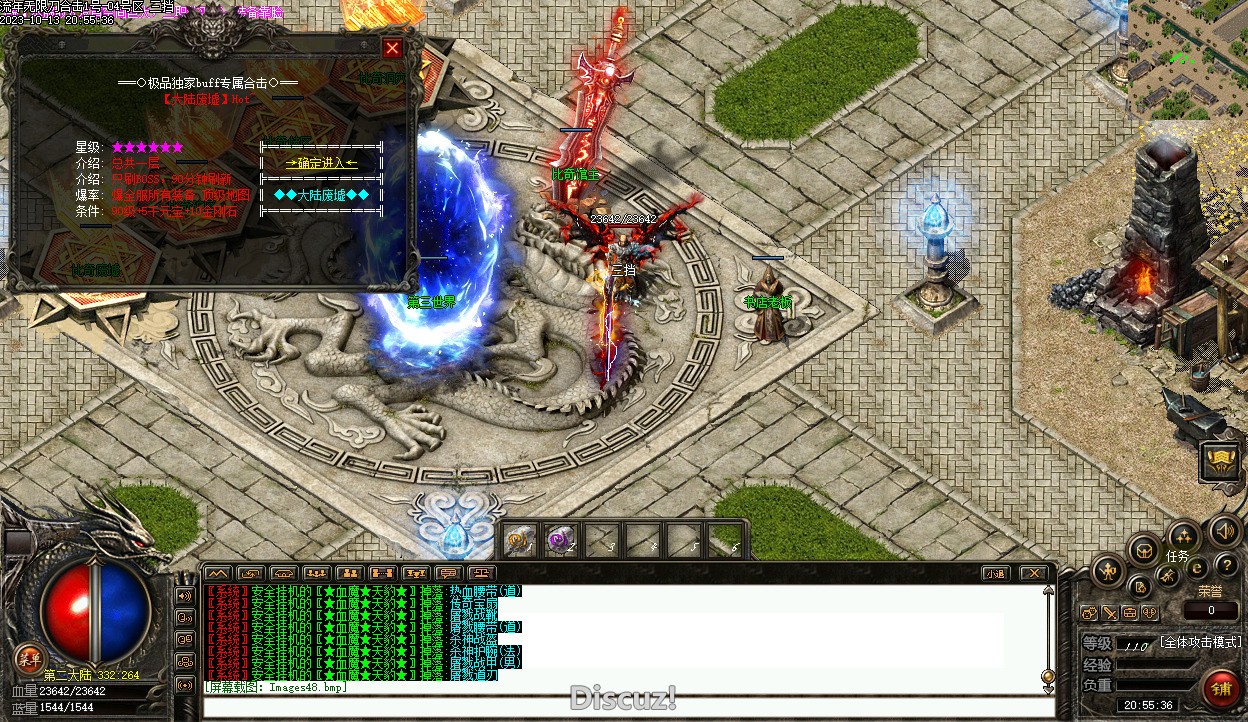
Task: Click the 小退 logout button
Action: coord(994,573)
